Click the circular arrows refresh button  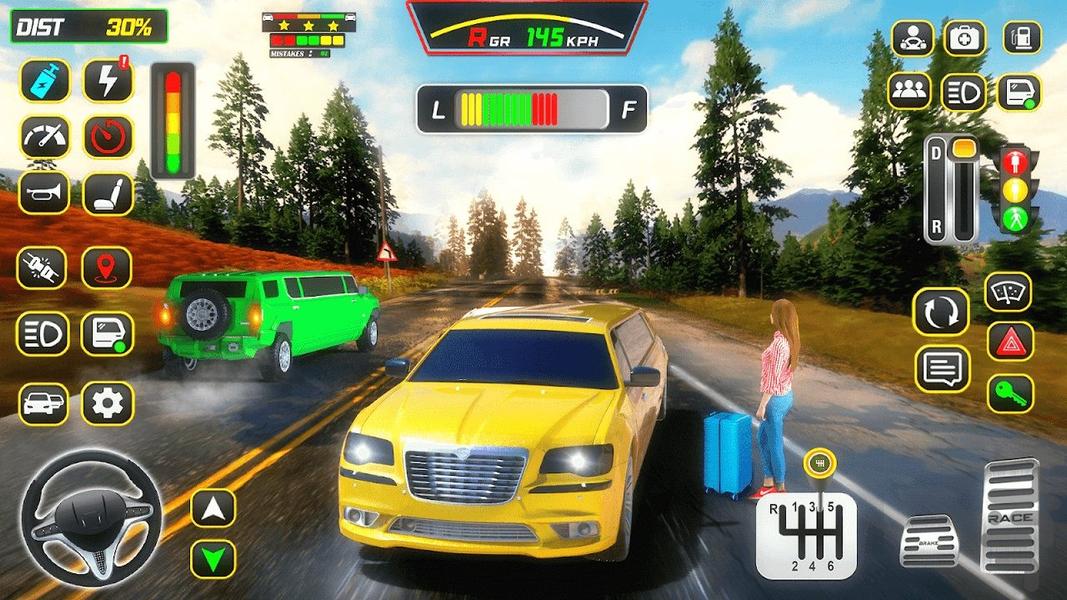[942, 312]
